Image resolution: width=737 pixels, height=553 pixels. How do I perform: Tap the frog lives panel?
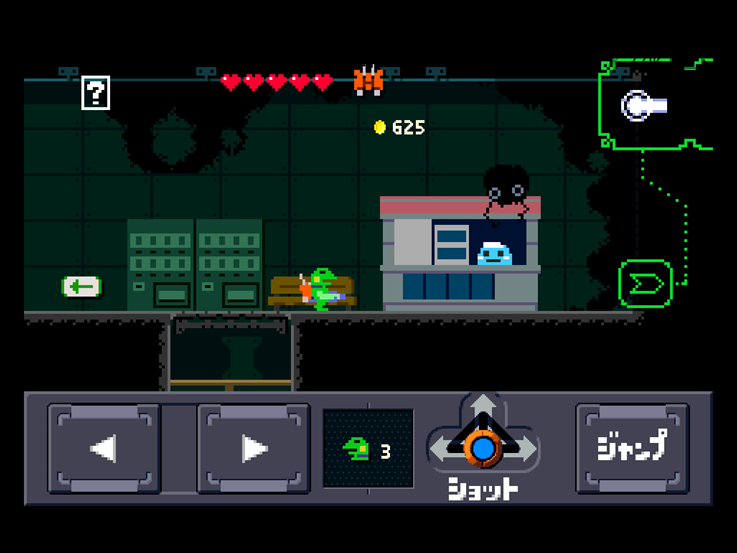[x=368, y=449]
